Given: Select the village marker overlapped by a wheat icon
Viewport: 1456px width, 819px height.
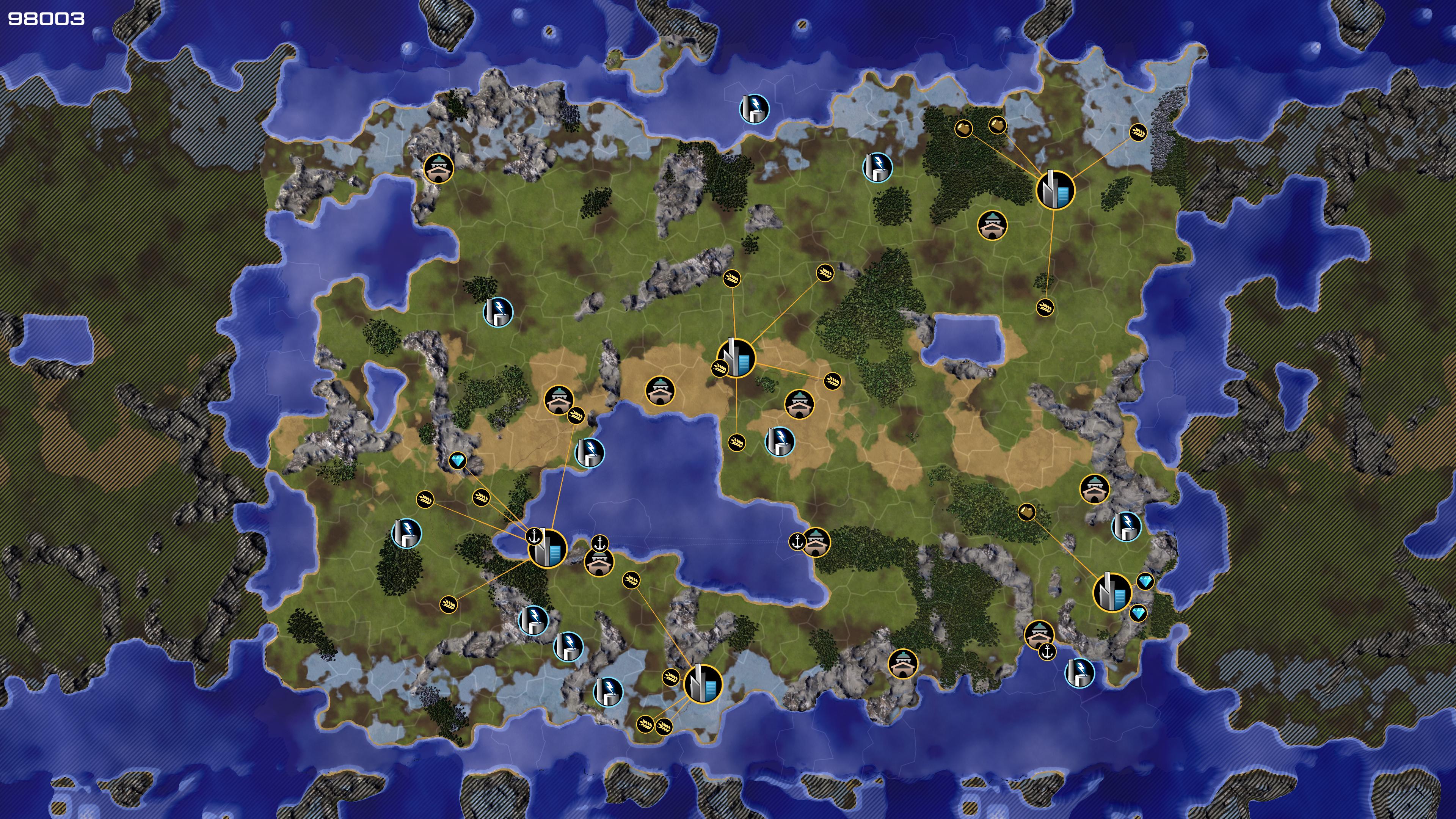Looking at the screenshot, I should (x=559, y=400).
